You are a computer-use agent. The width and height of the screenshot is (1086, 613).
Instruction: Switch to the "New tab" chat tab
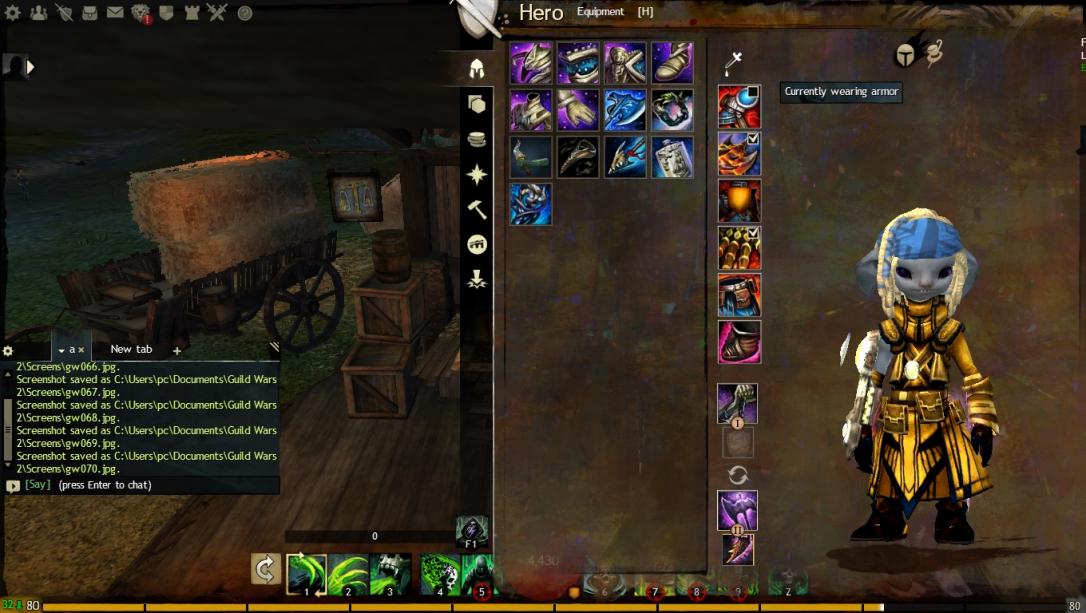pyautogui.click(x=131, y=349)
